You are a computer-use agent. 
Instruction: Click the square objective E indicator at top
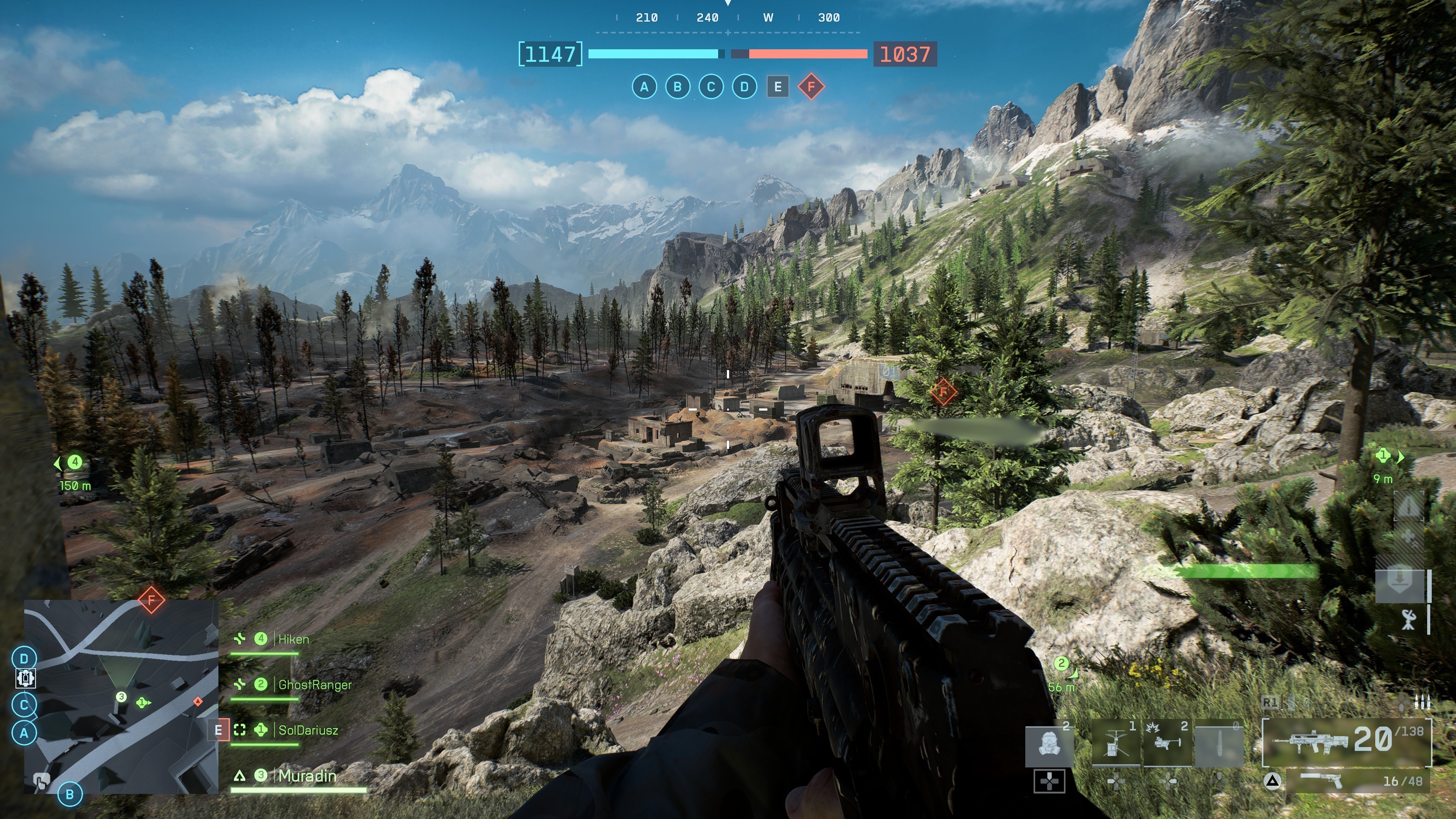778,87
